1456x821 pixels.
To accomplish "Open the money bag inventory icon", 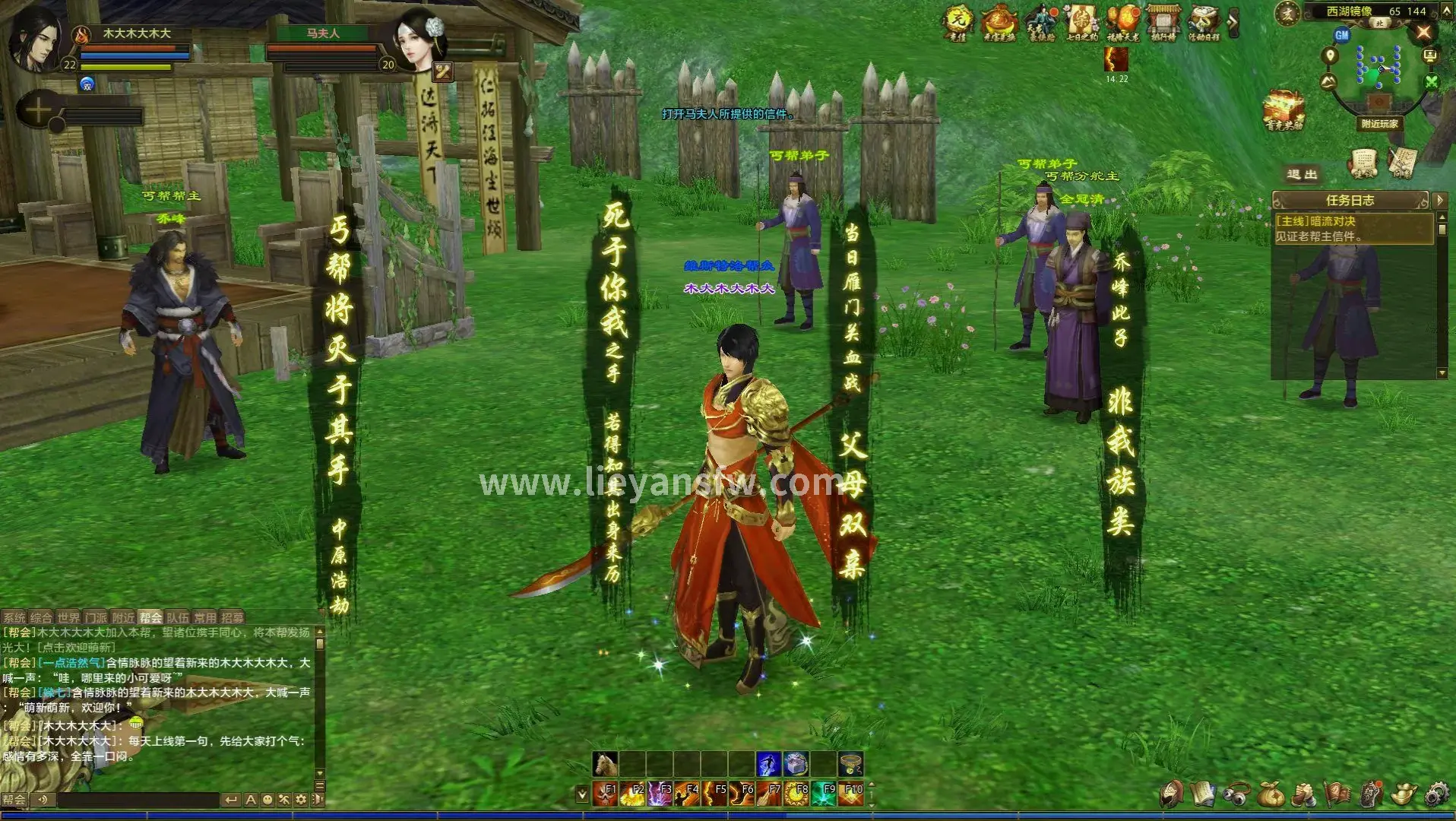I will 1270,794.
